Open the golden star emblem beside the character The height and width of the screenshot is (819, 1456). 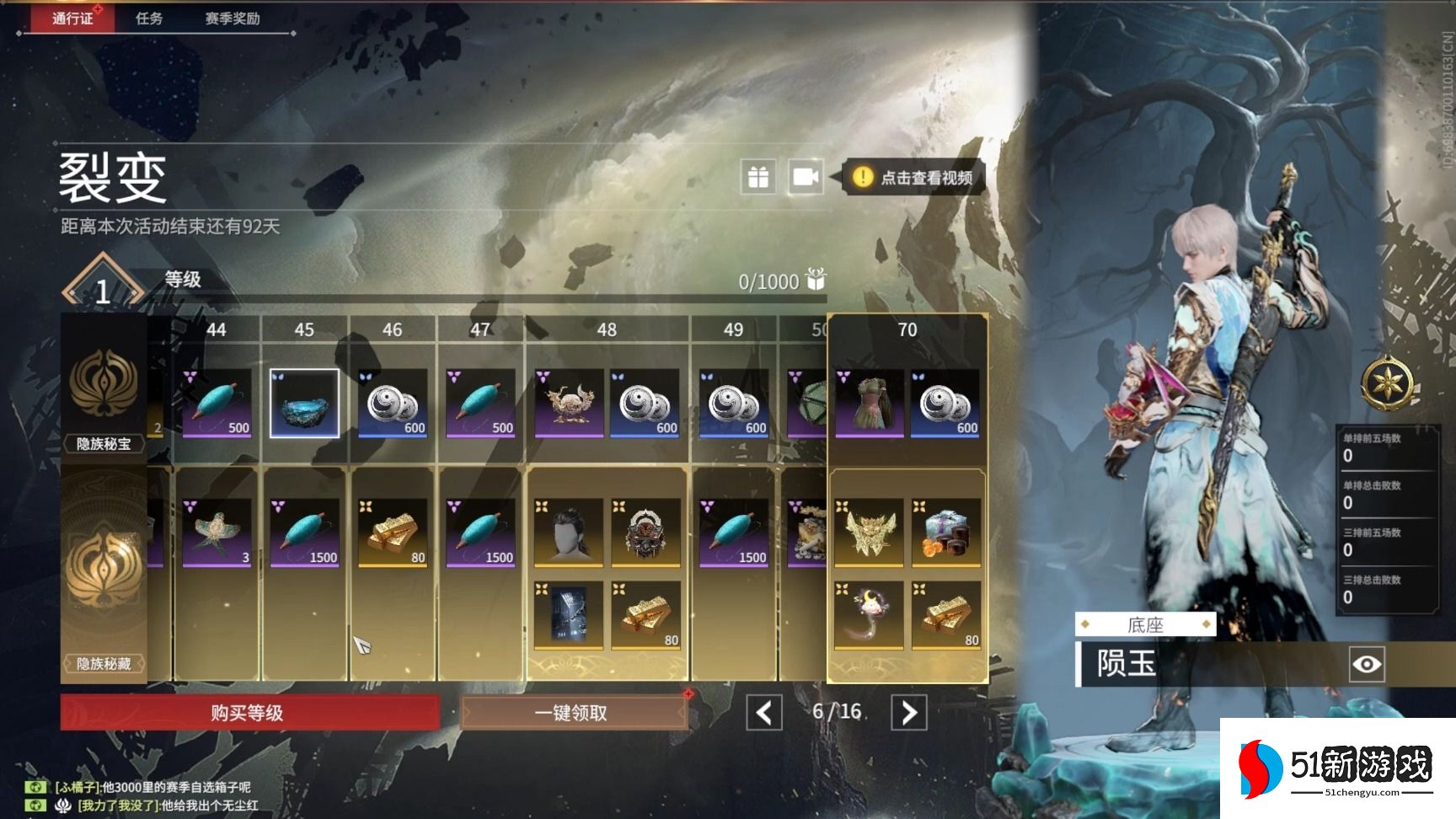[1386, 384]
